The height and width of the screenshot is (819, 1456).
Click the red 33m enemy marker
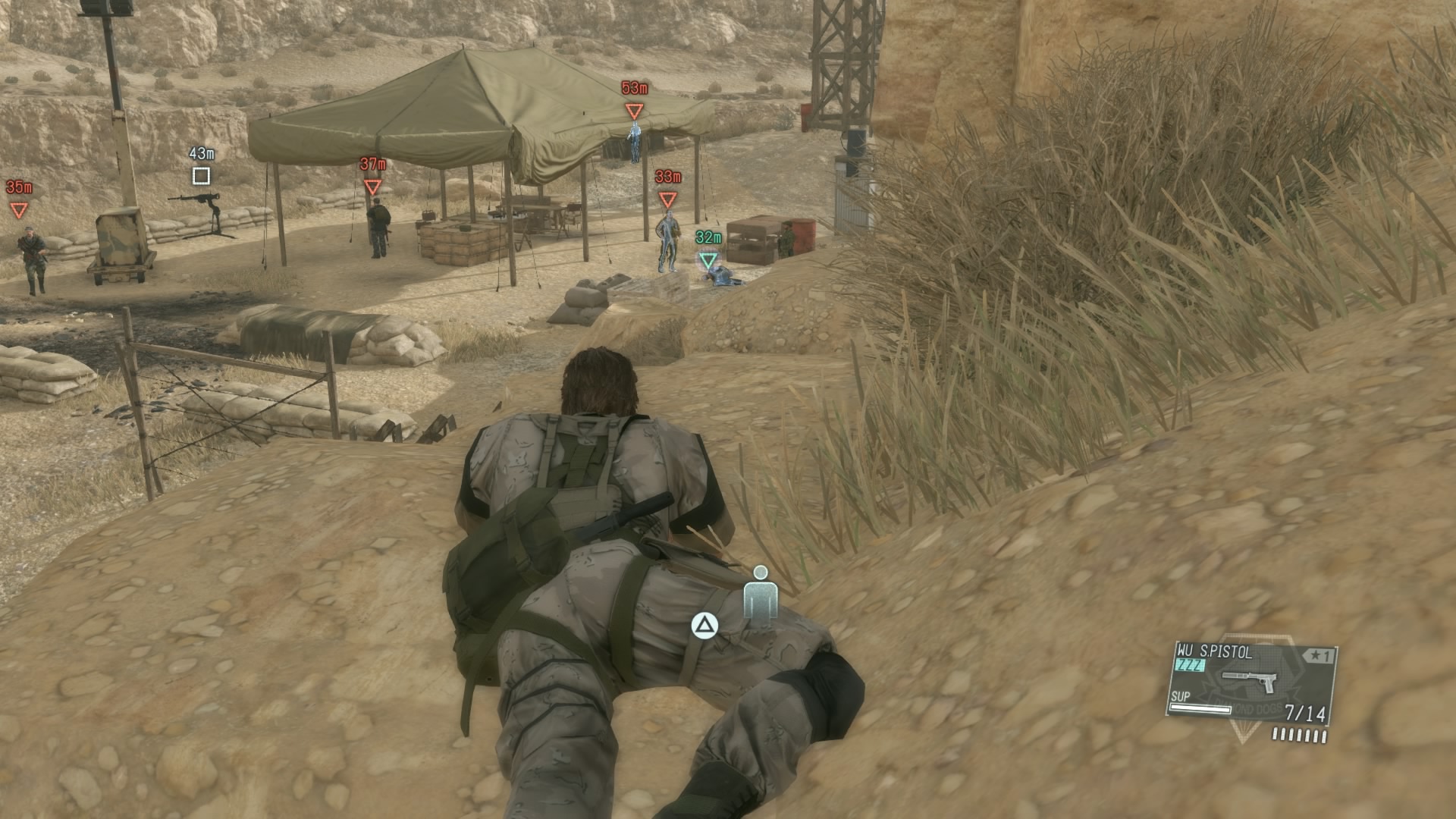pyautogui.click(x=667, y=199)
